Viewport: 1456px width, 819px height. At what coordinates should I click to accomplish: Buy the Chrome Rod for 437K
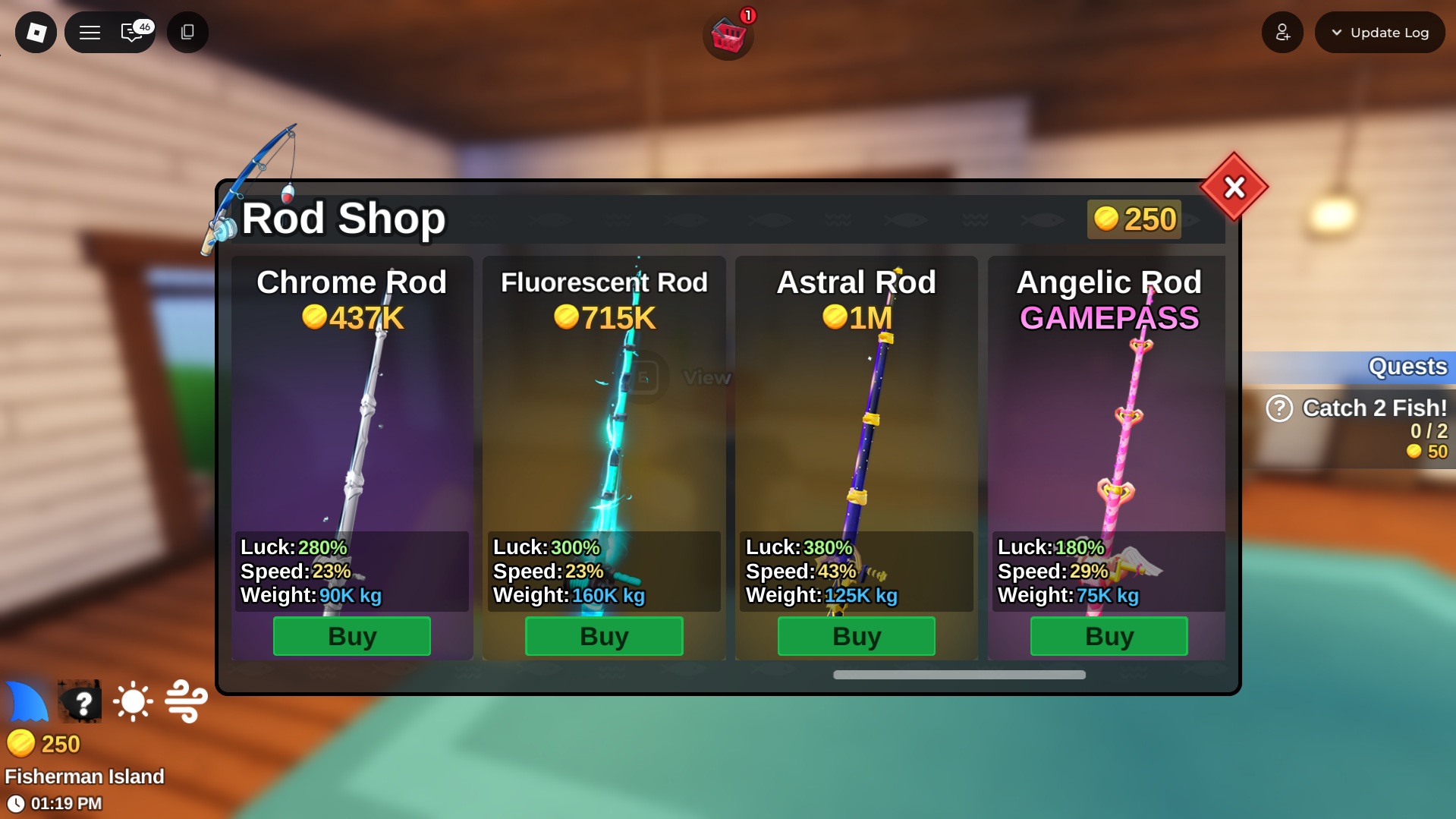(x=351, y=636)
